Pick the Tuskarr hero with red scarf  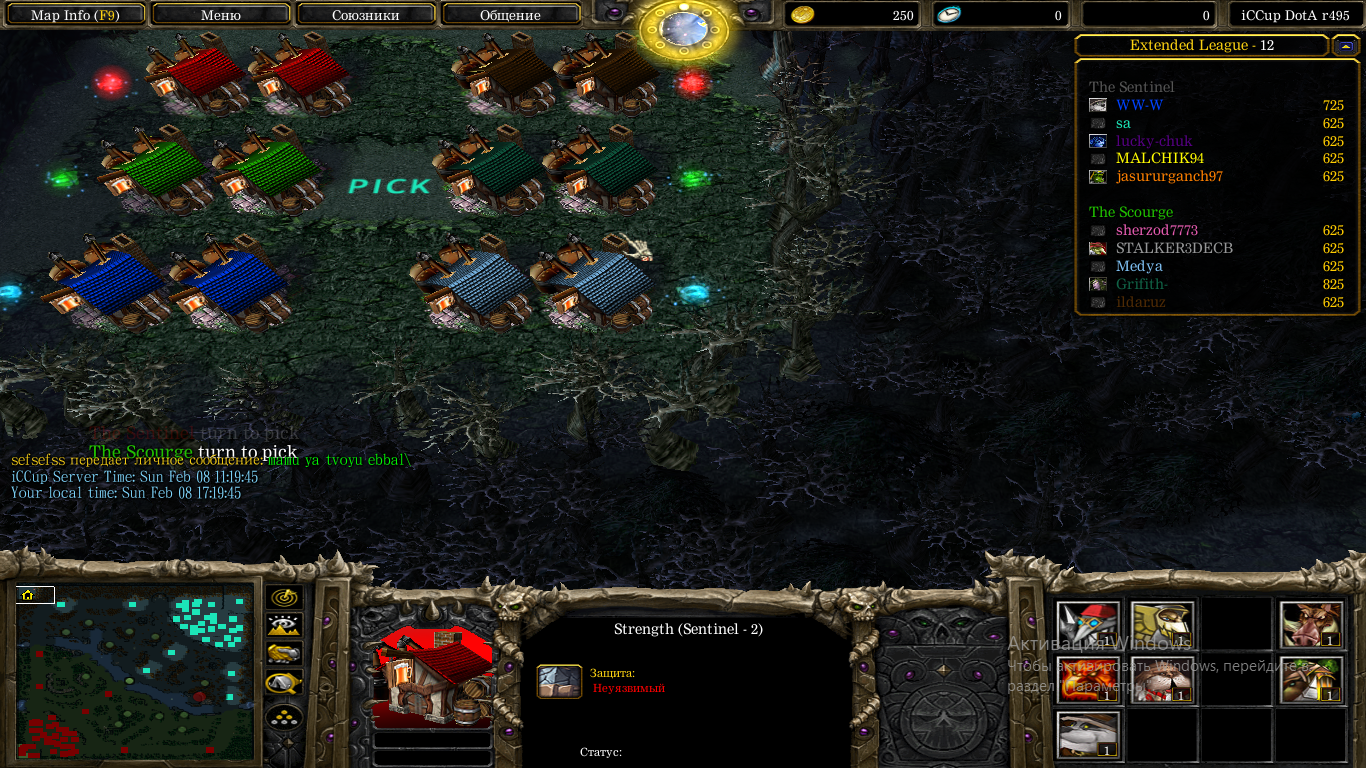[1162, 681]
